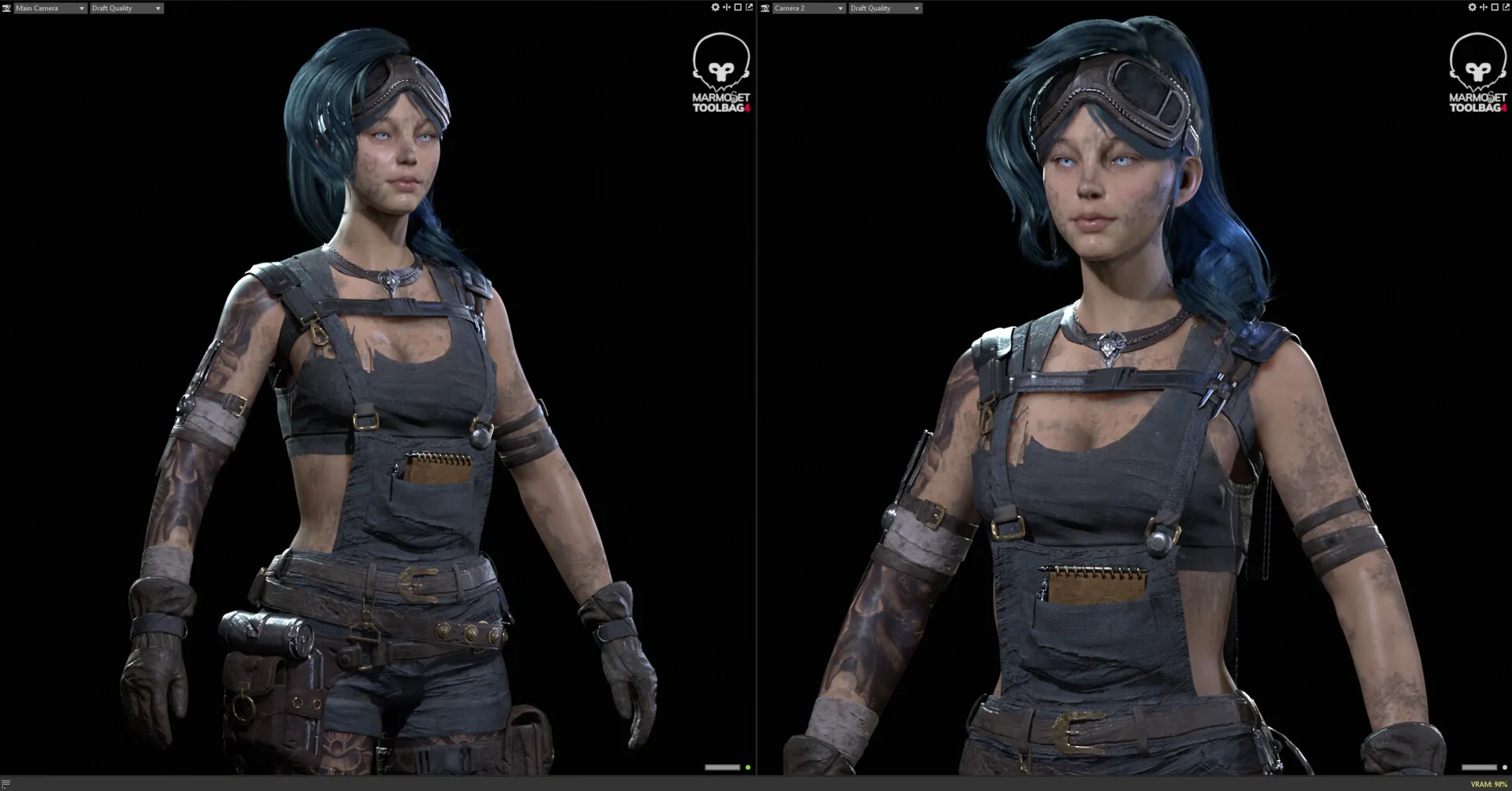This screenshot has width=1512, height=791.
Task: Open left viewport's gear settings
Action: [715, 7]
